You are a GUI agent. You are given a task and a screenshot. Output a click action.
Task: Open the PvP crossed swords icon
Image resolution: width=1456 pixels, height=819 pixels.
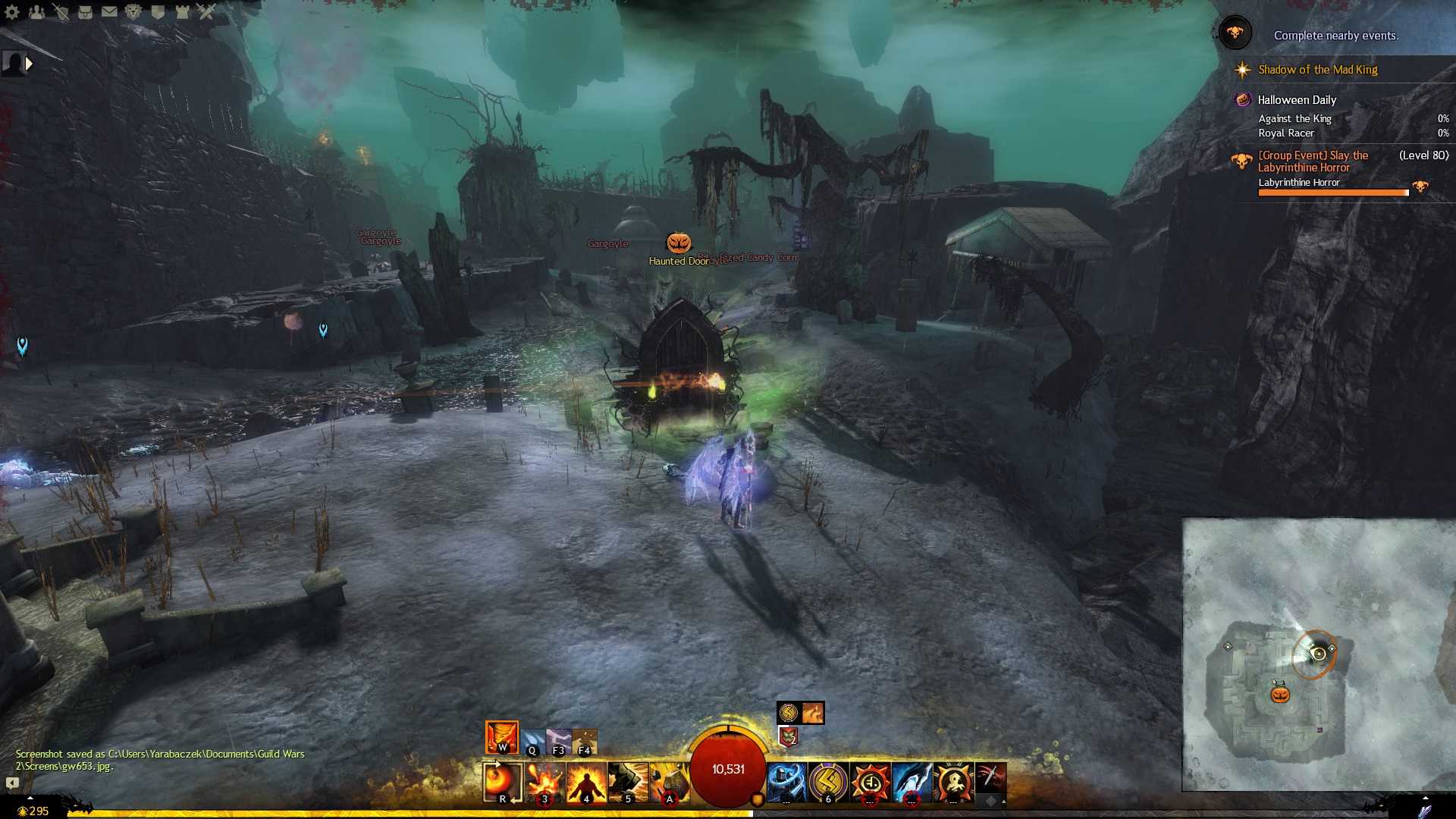pyautogui.click(x=206, y=12)
